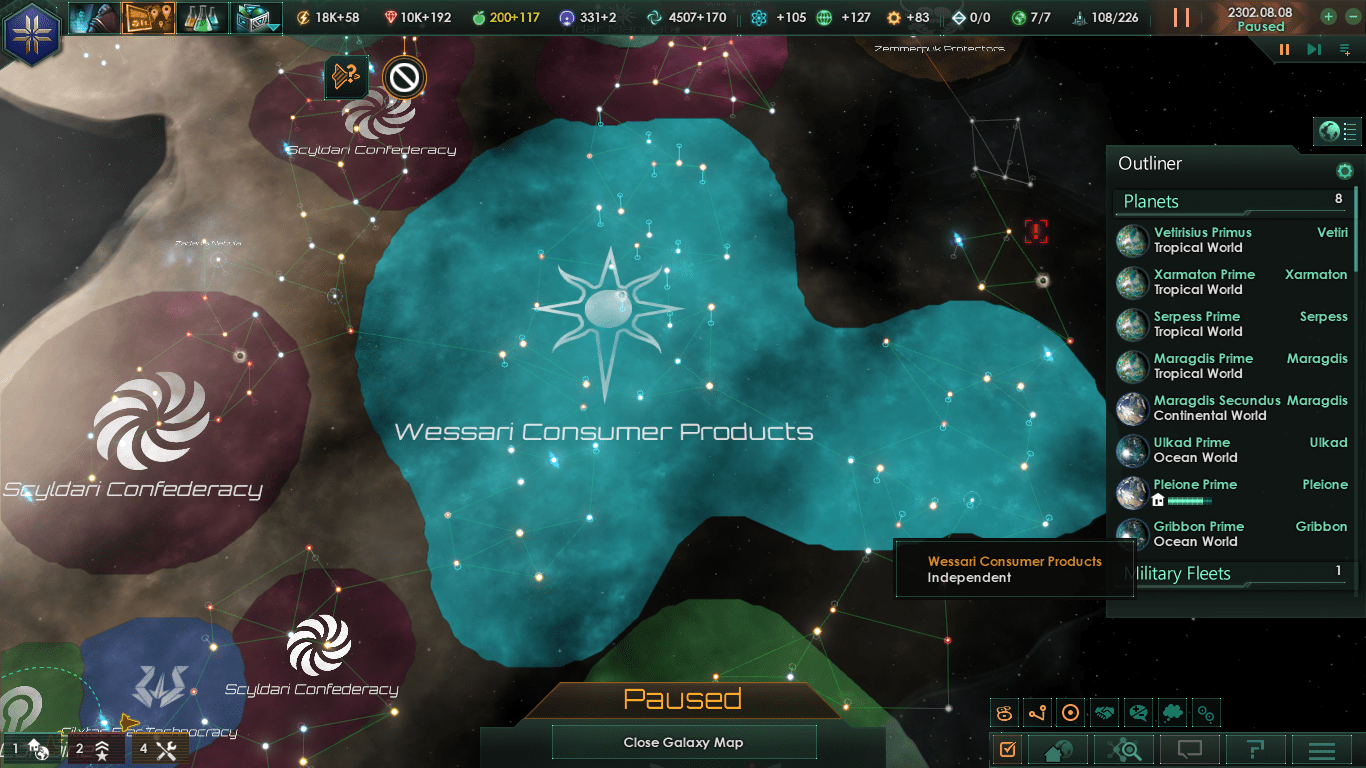Open the expansion planner dropdown arrow
Screen dimensions: 1366x768
coord(272,27)
